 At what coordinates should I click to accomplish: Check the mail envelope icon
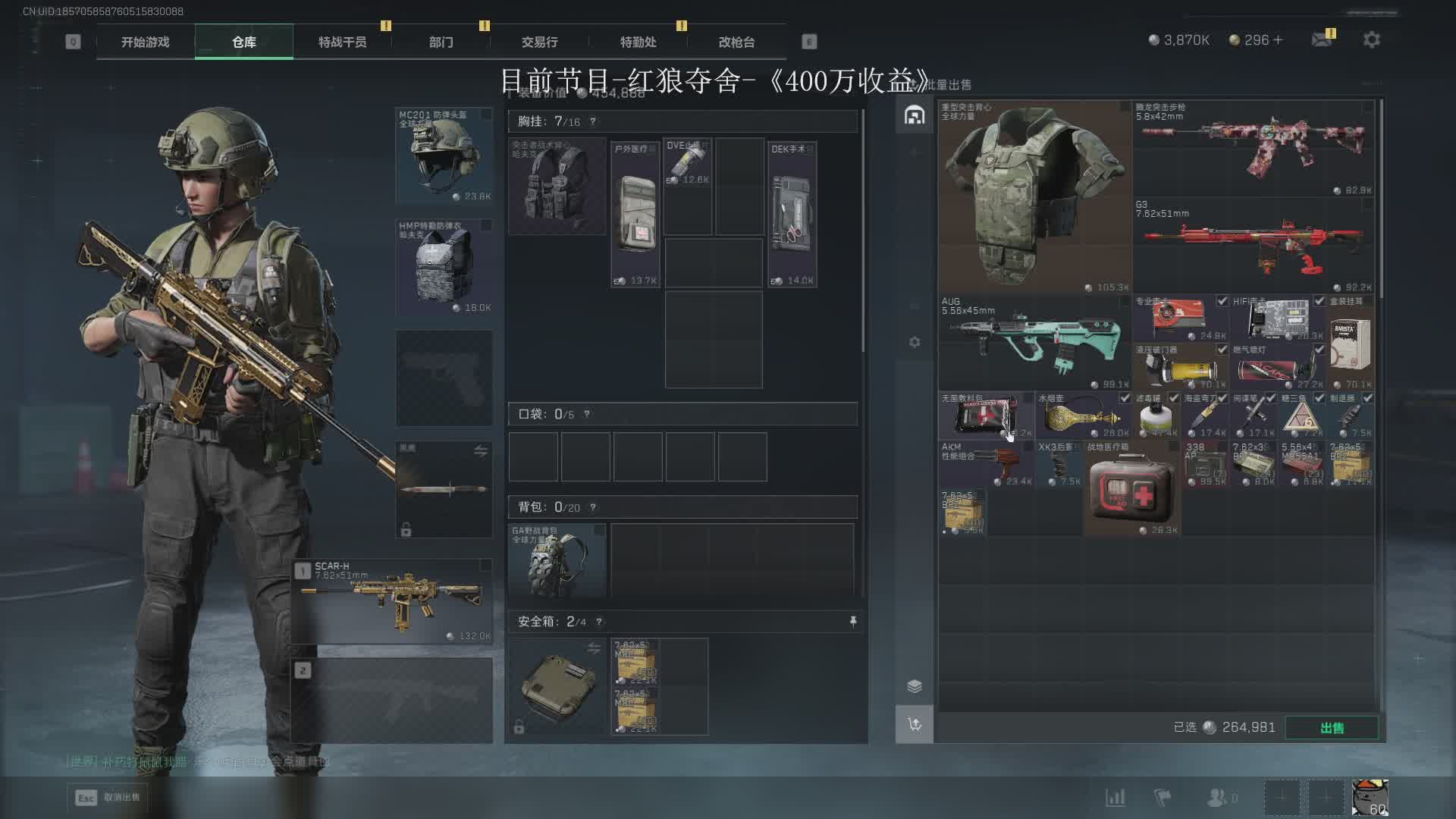(x=1322, y=39)
